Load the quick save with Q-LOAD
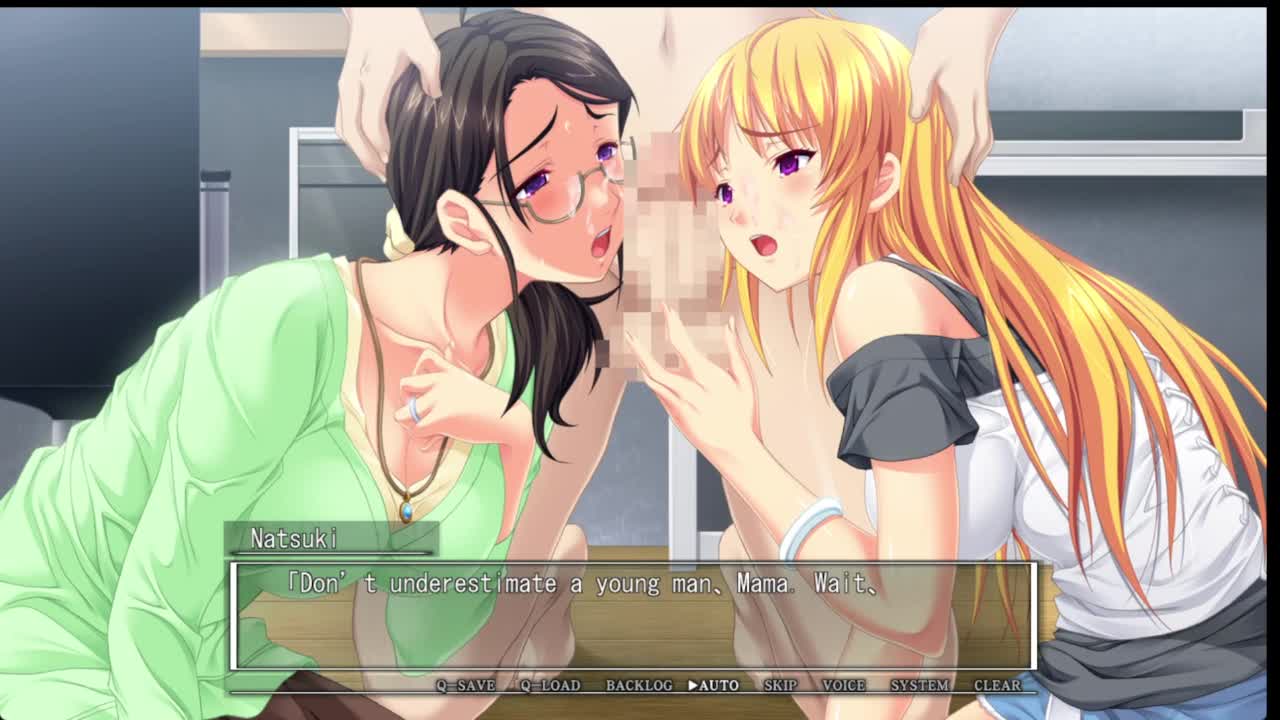Screen dimensions: 1280x720 tap(550, 685)
